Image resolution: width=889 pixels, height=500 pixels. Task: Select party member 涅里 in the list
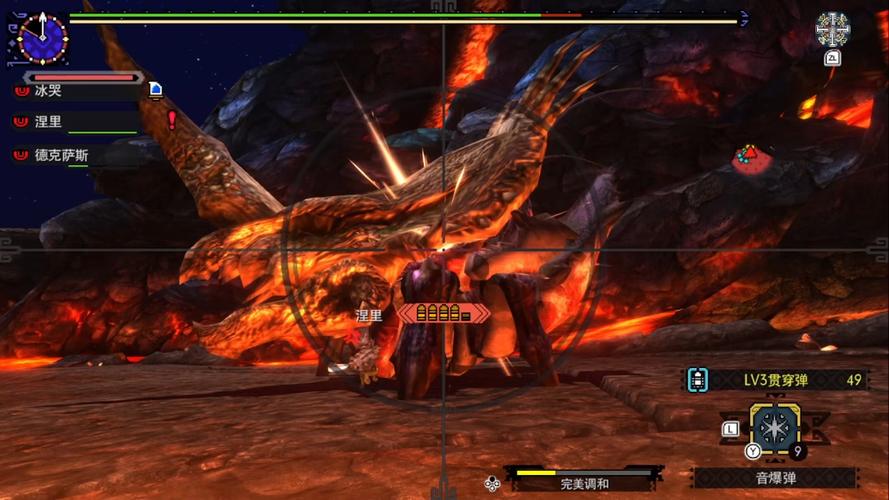[48, 122]
